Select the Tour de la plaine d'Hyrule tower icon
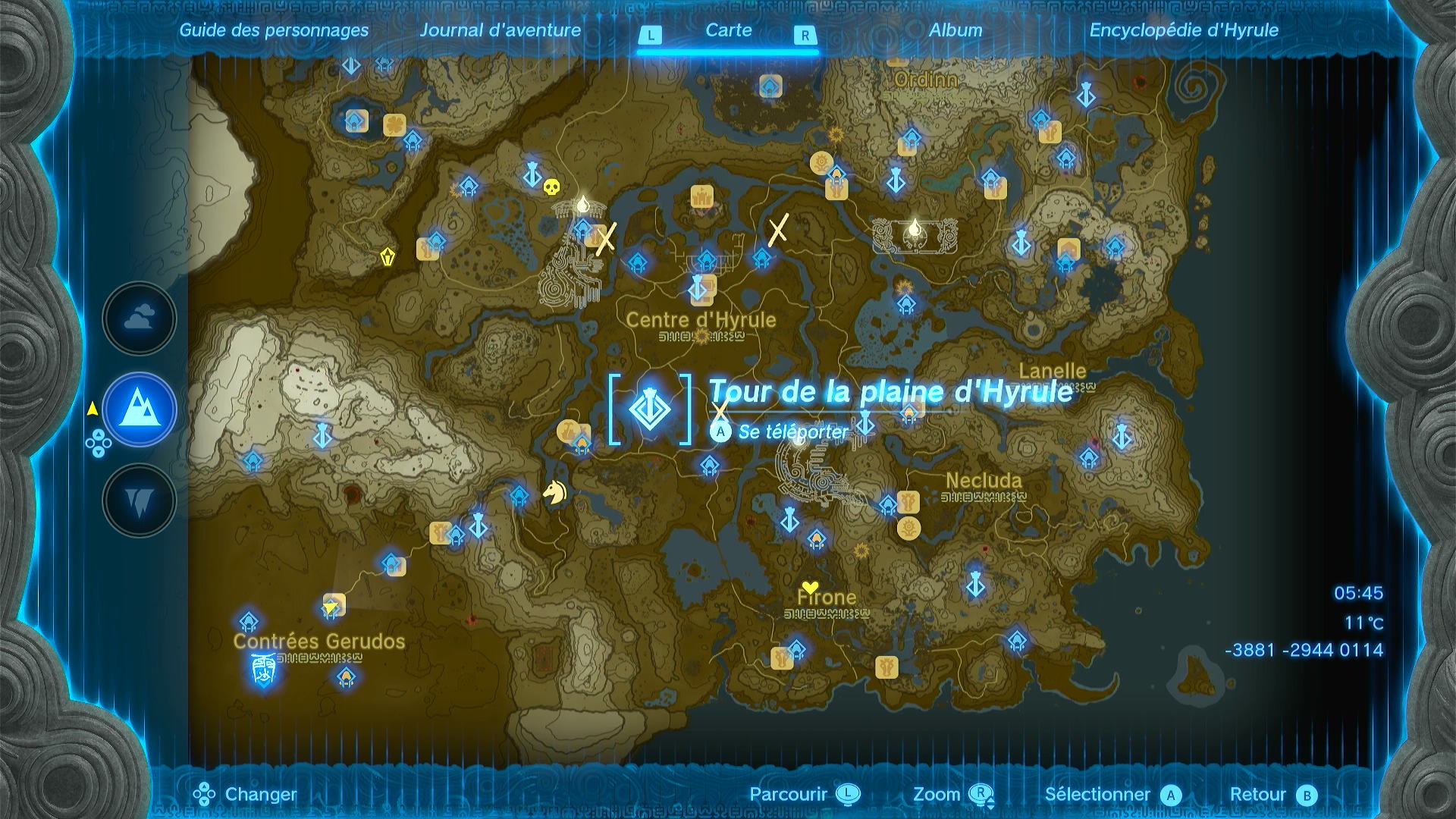The height and width of the screenshot is (819, 1456). click(x=651, y=410)
